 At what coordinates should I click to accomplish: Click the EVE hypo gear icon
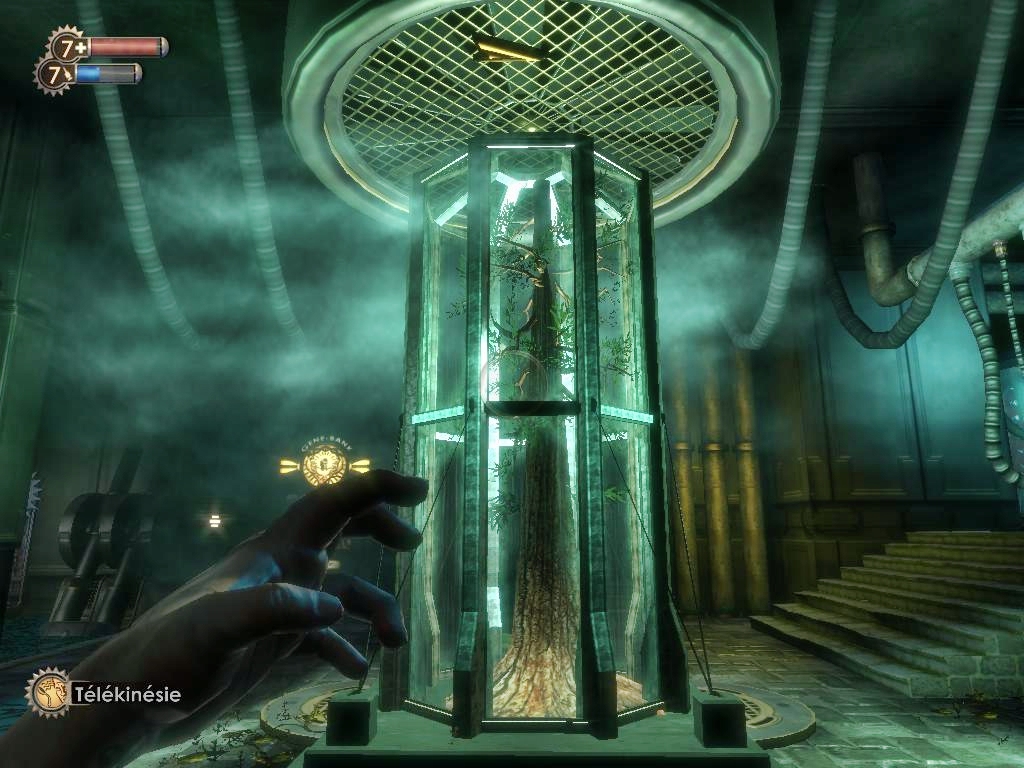[x=54, y=74]
